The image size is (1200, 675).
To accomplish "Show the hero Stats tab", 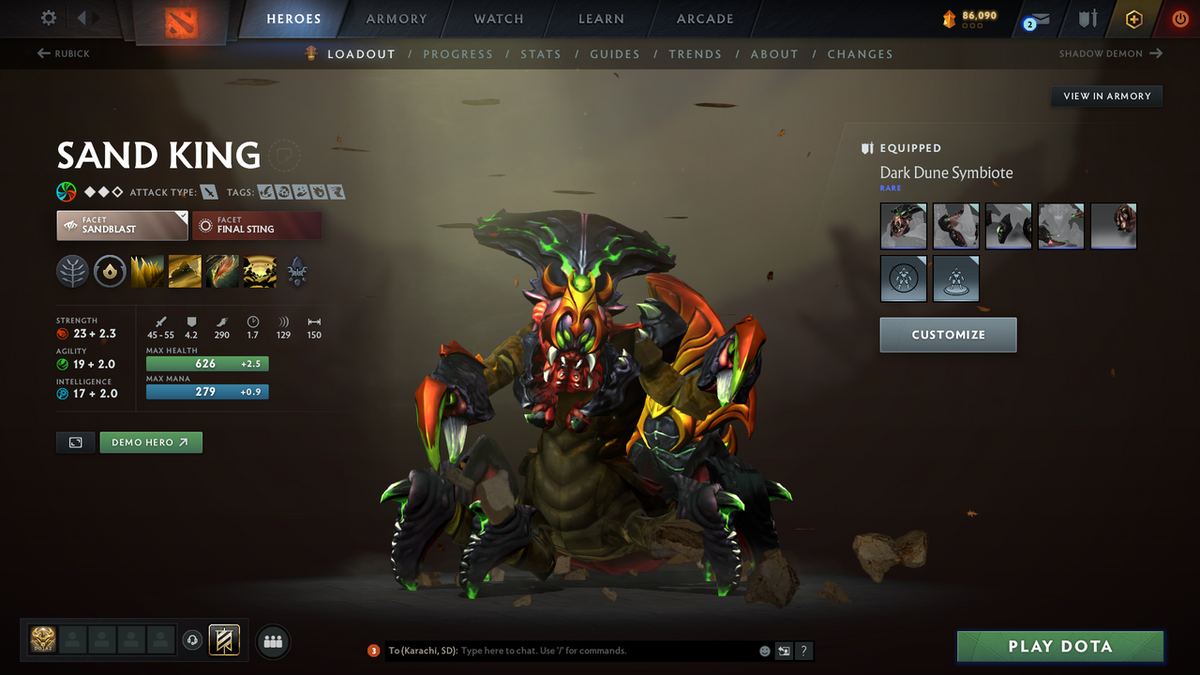I will tap(541, 54).
